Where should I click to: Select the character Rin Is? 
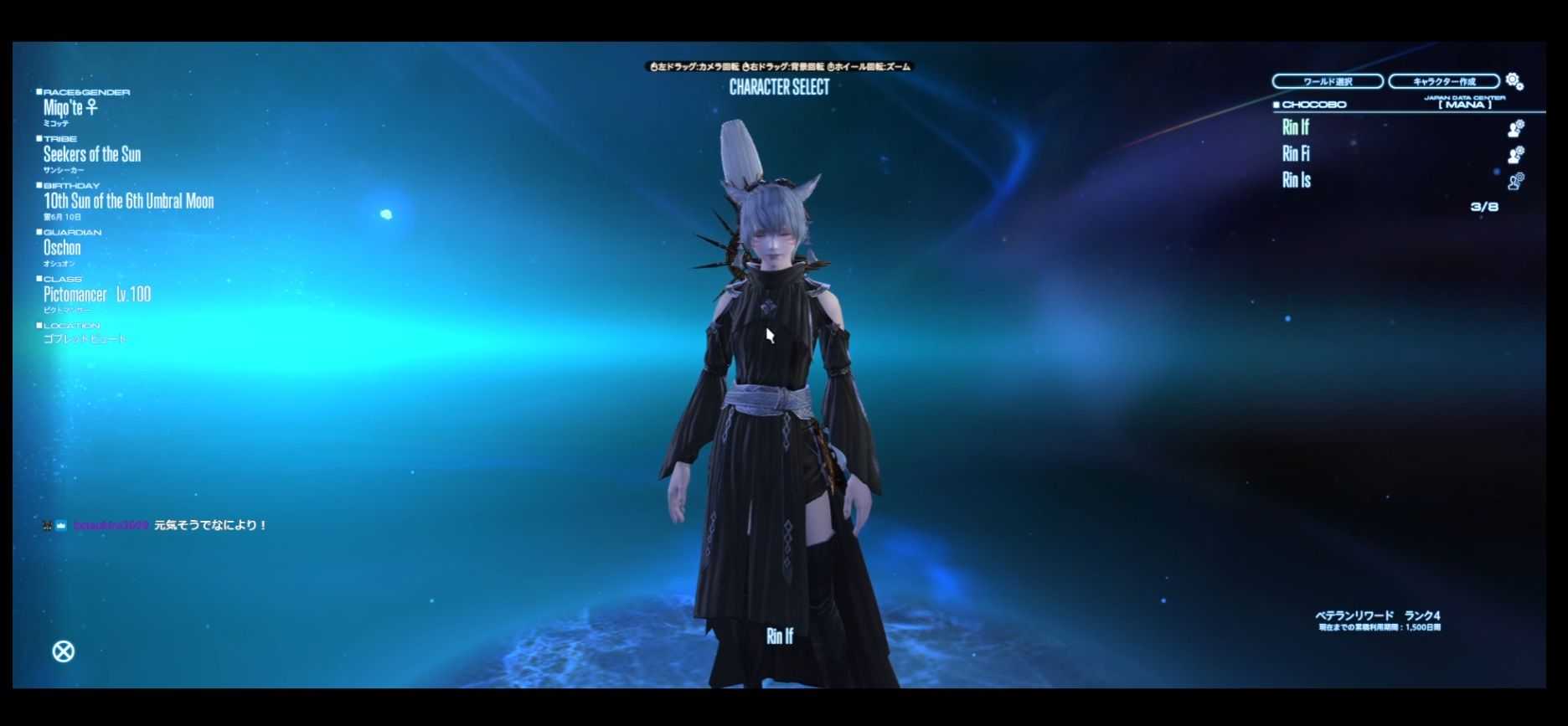(1295, 181)
